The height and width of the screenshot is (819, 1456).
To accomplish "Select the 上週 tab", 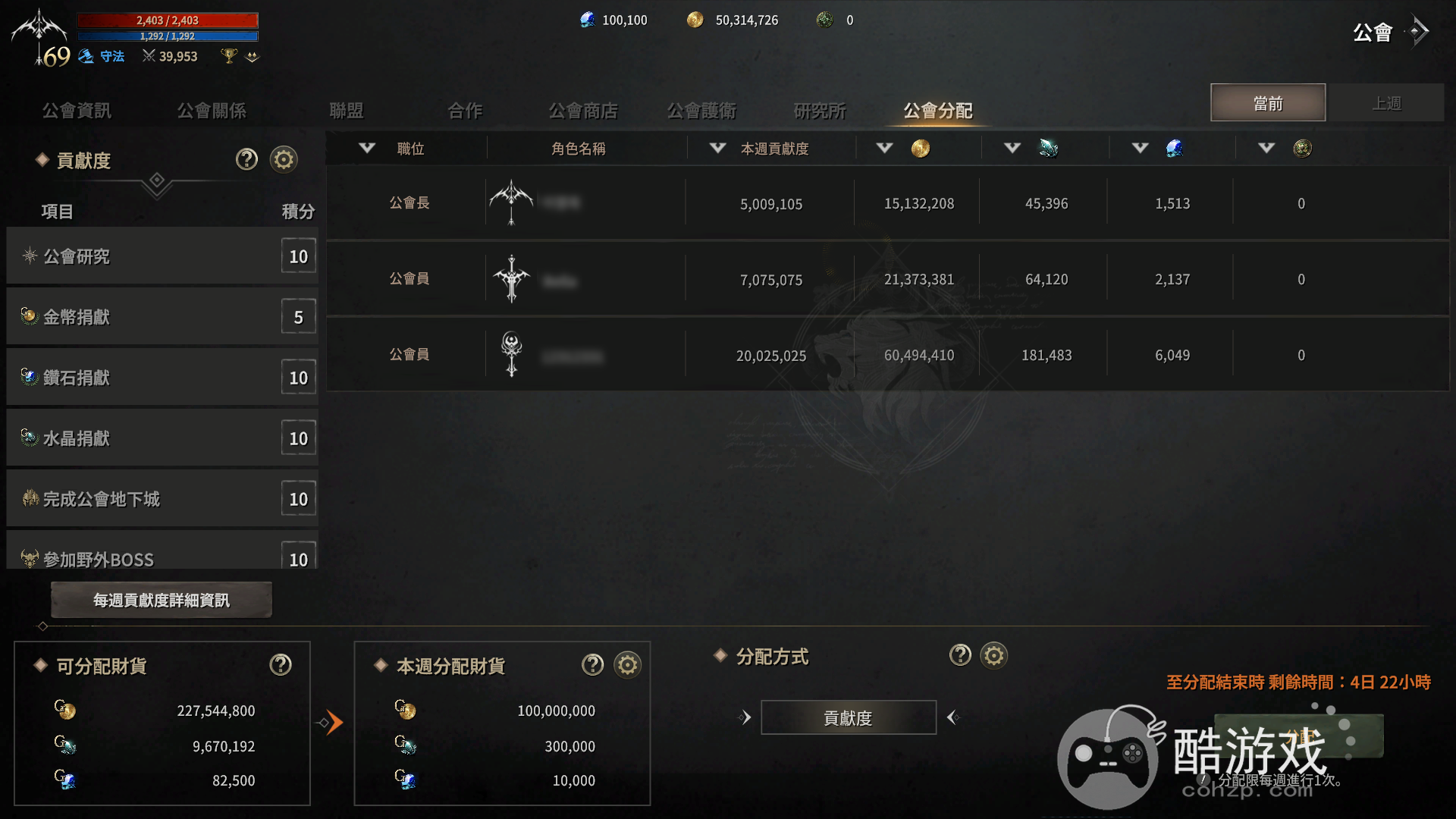I will pos(1389,102).
